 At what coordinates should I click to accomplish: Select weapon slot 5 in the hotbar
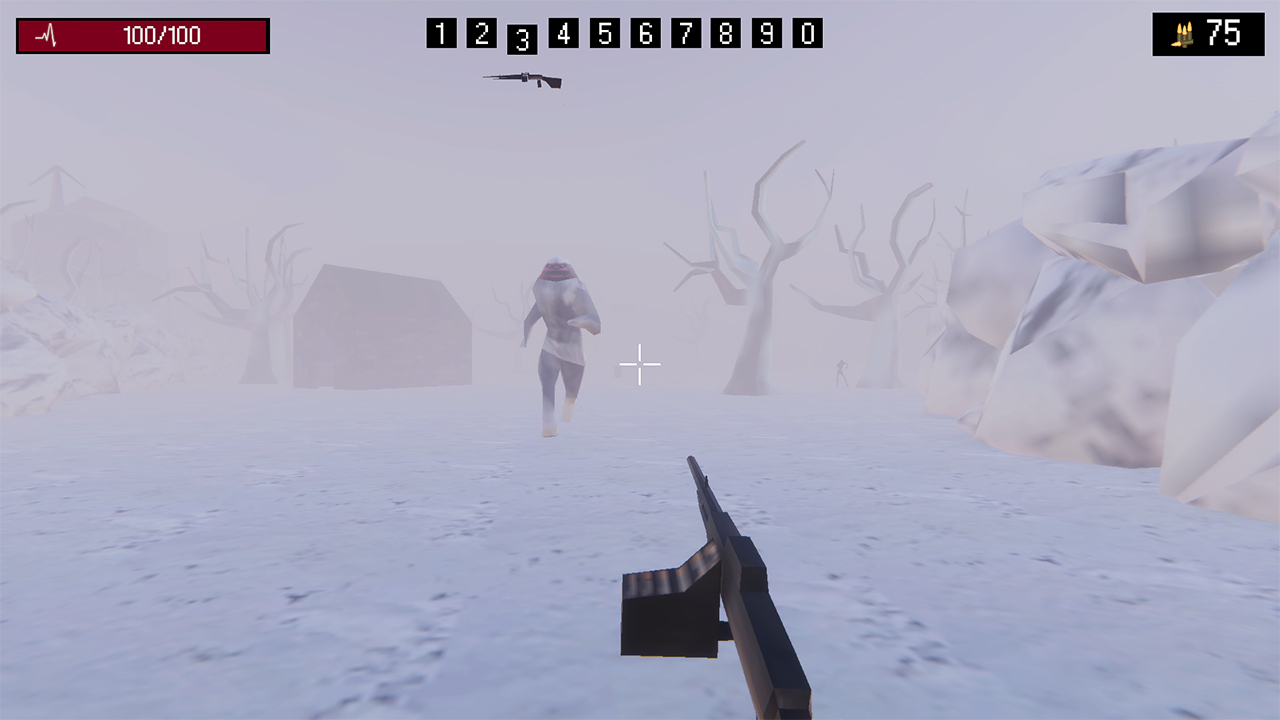point(604,34)
